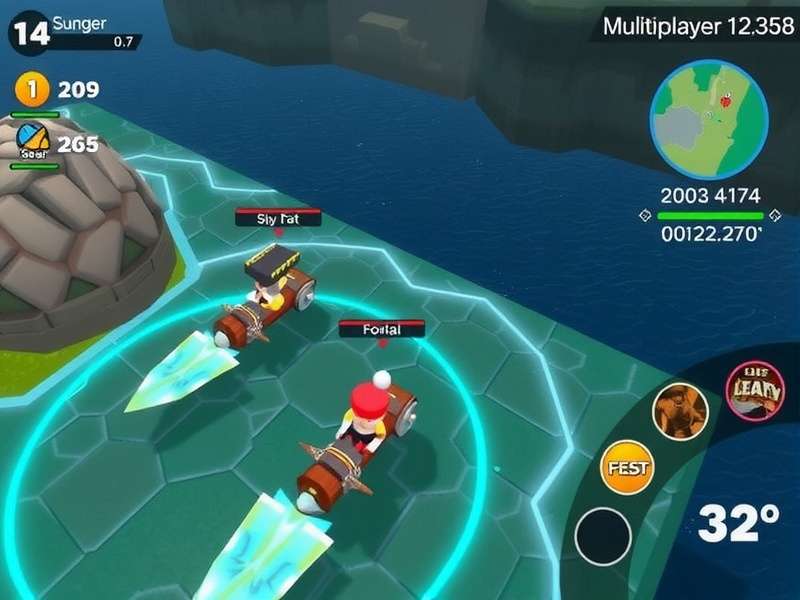This screenshot has height=600, width=800.
Task: Tap the empty dark round ability slot
Action: [x=603, y=536]
